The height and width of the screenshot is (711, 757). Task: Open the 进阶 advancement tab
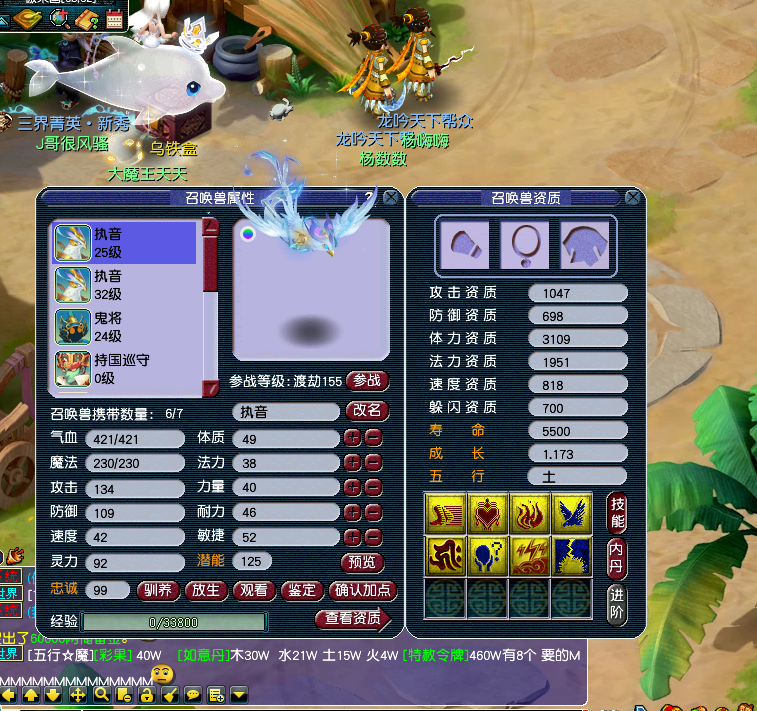[617, 603]
